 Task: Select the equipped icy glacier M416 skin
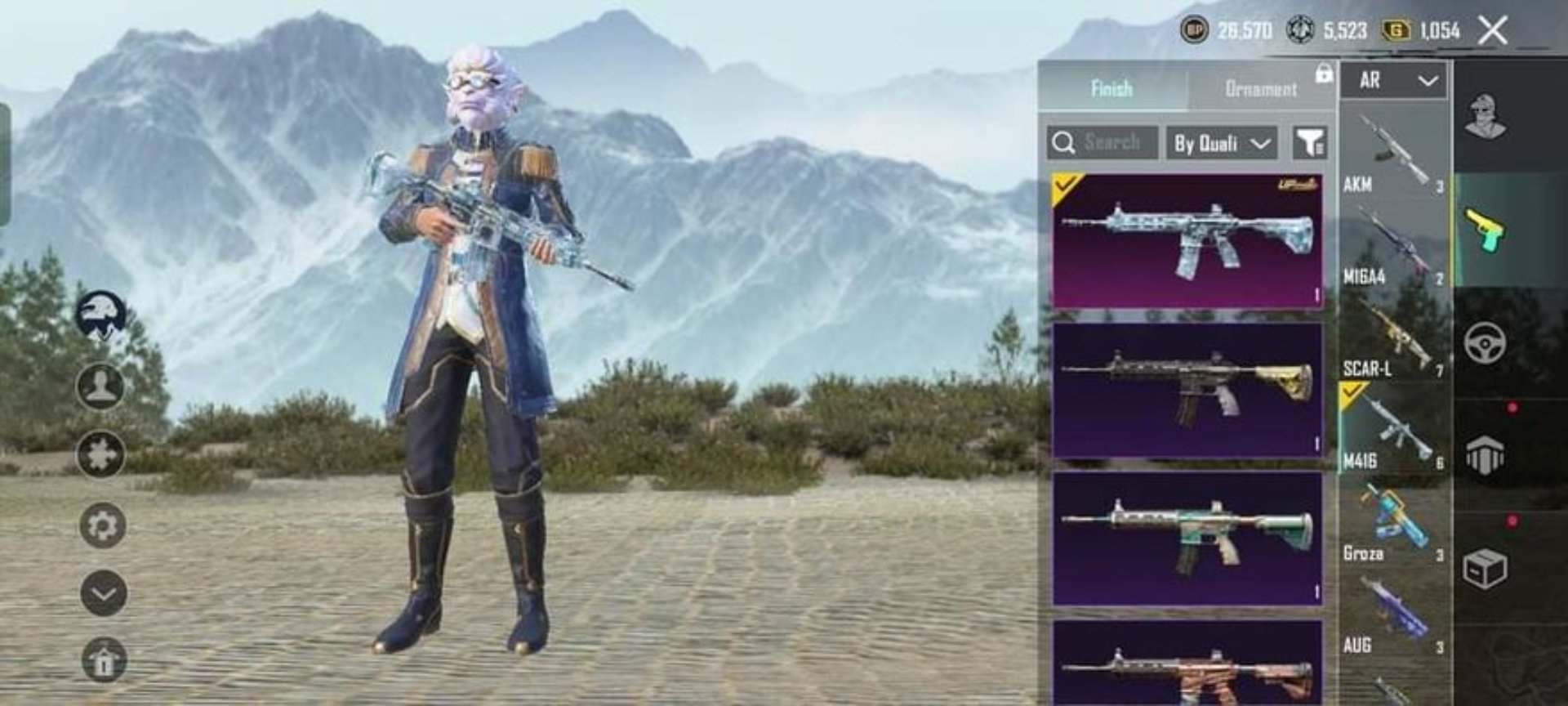(1187, 240)
